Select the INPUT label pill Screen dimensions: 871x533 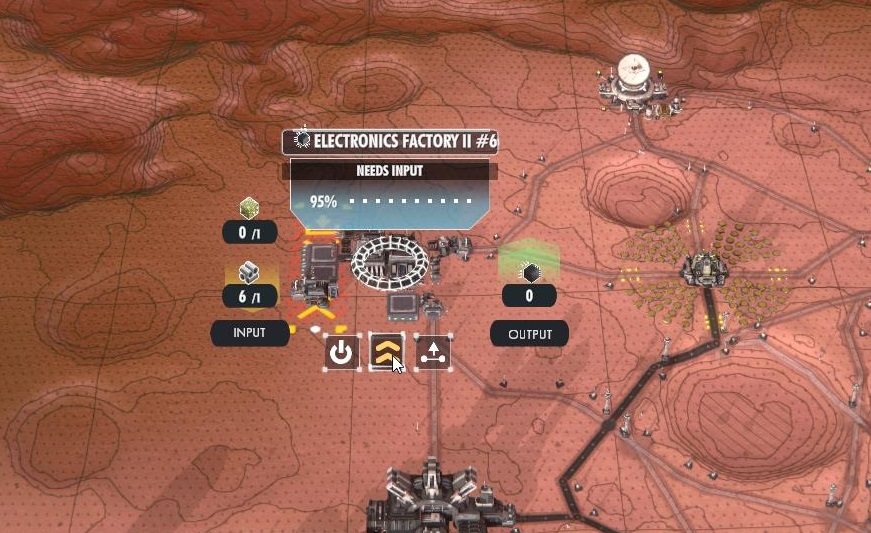[249, 333]
